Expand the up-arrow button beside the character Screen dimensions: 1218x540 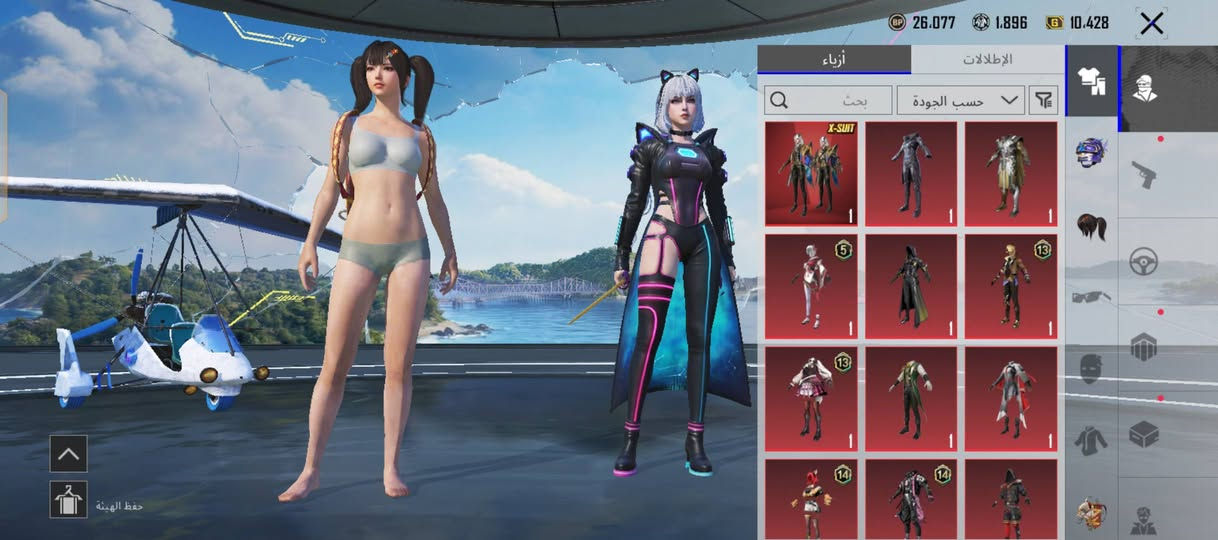[x=68, y=454]
